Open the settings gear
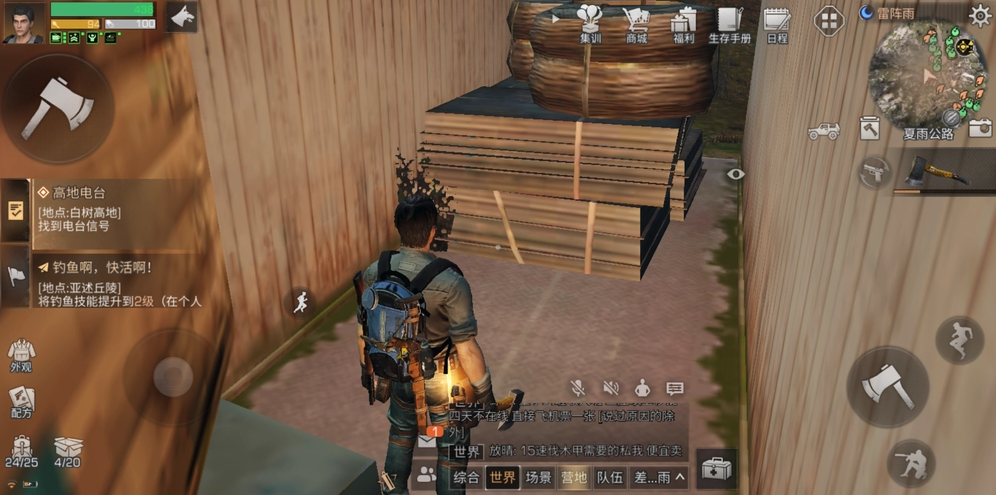The image size is (996, 495). click(979, 14)
